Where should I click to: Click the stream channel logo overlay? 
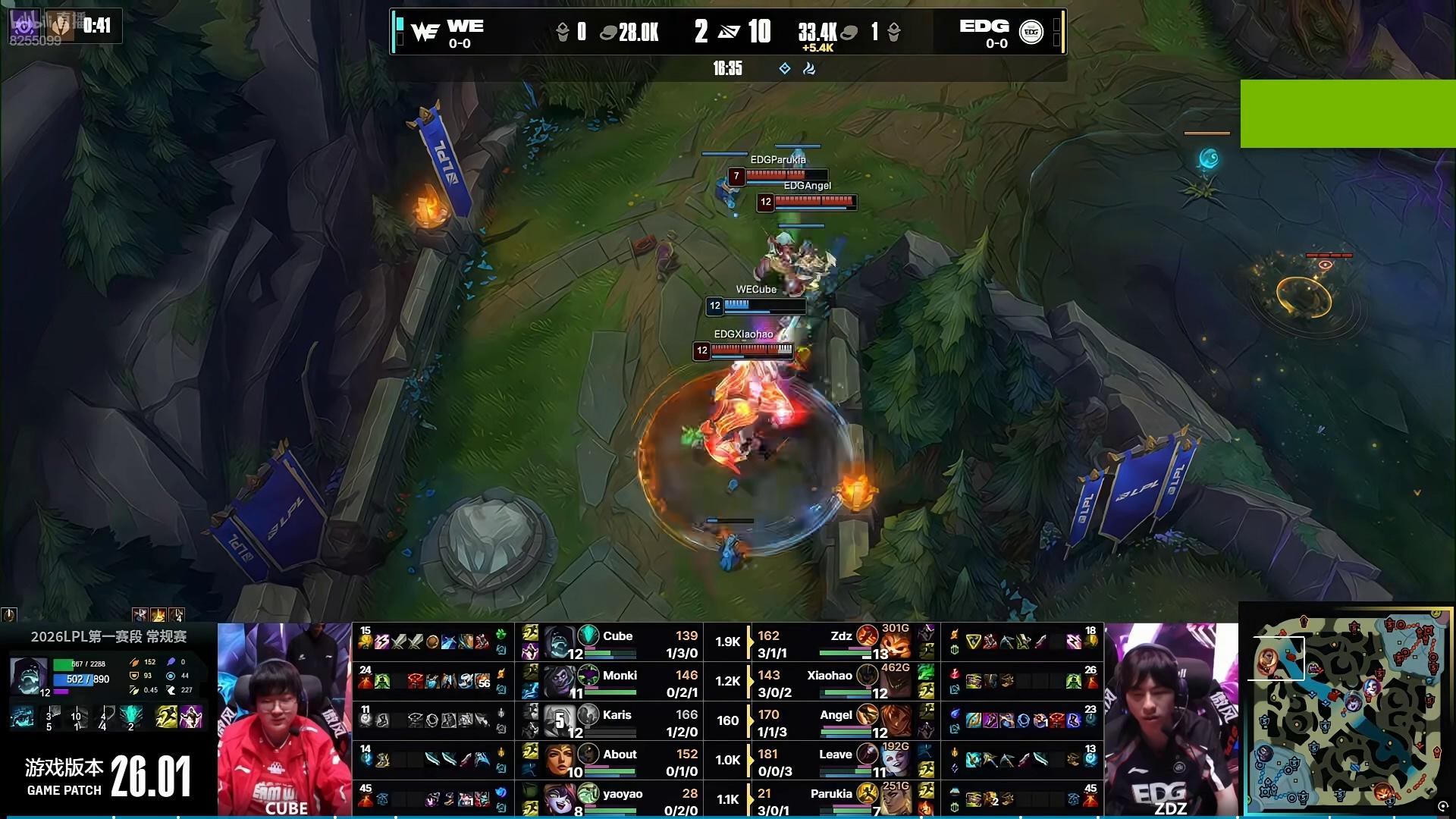(23, 26)
